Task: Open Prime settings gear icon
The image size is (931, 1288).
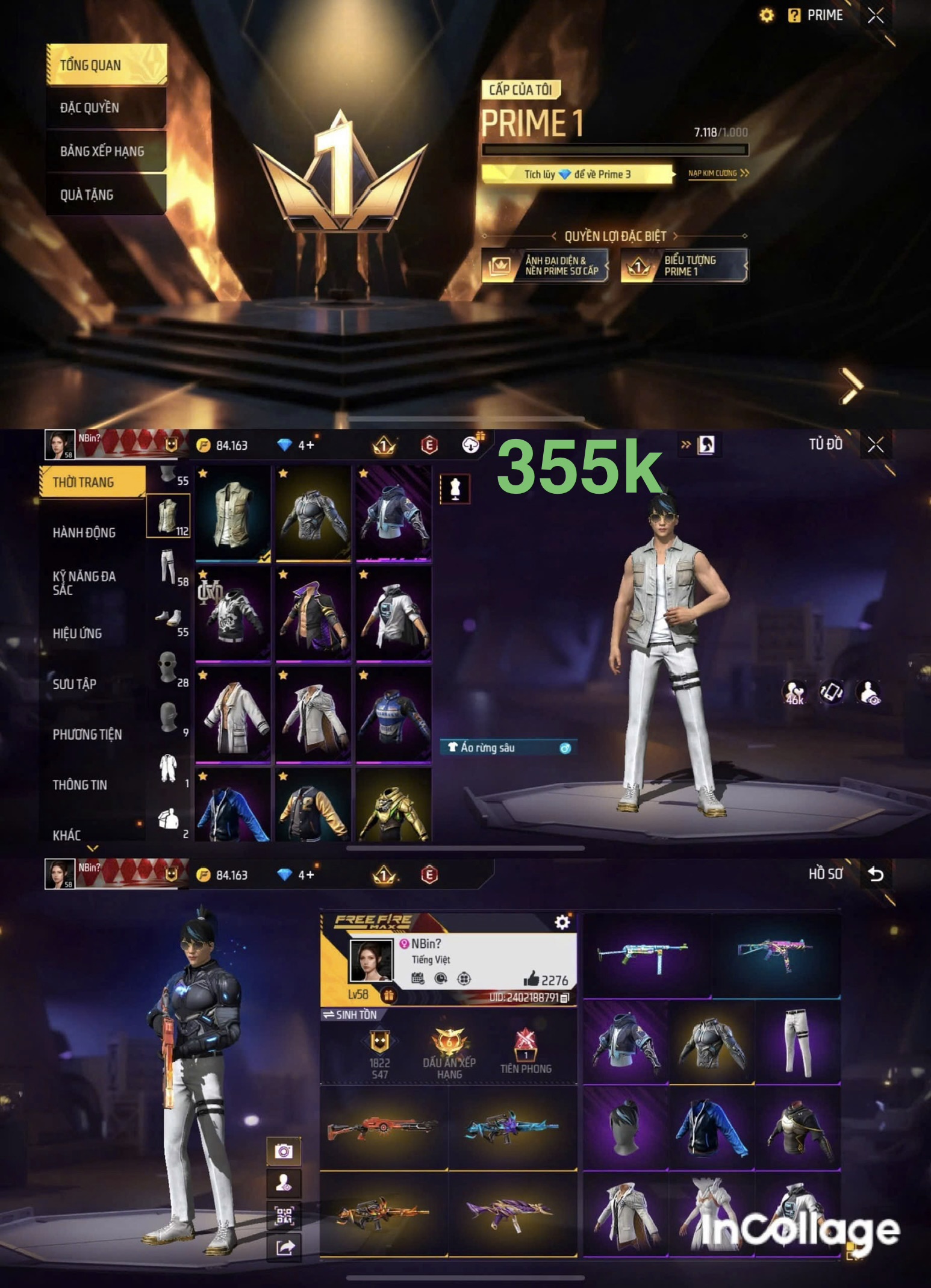Action: tap(767, 16)
